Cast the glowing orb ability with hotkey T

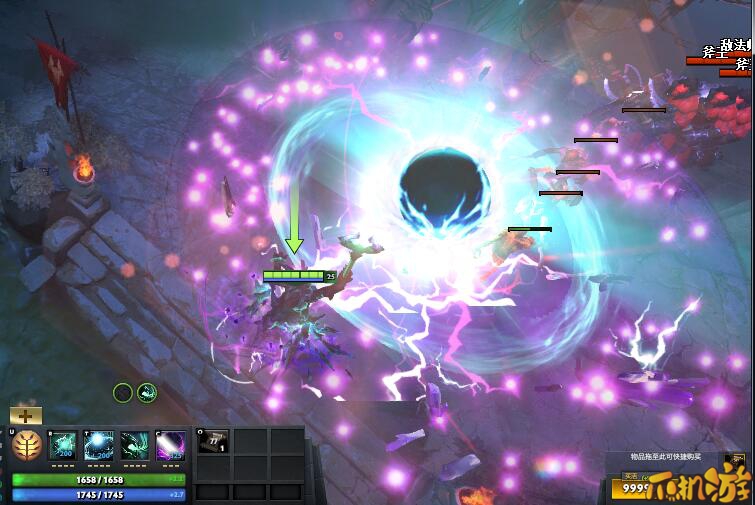click(x=99, y=445)
